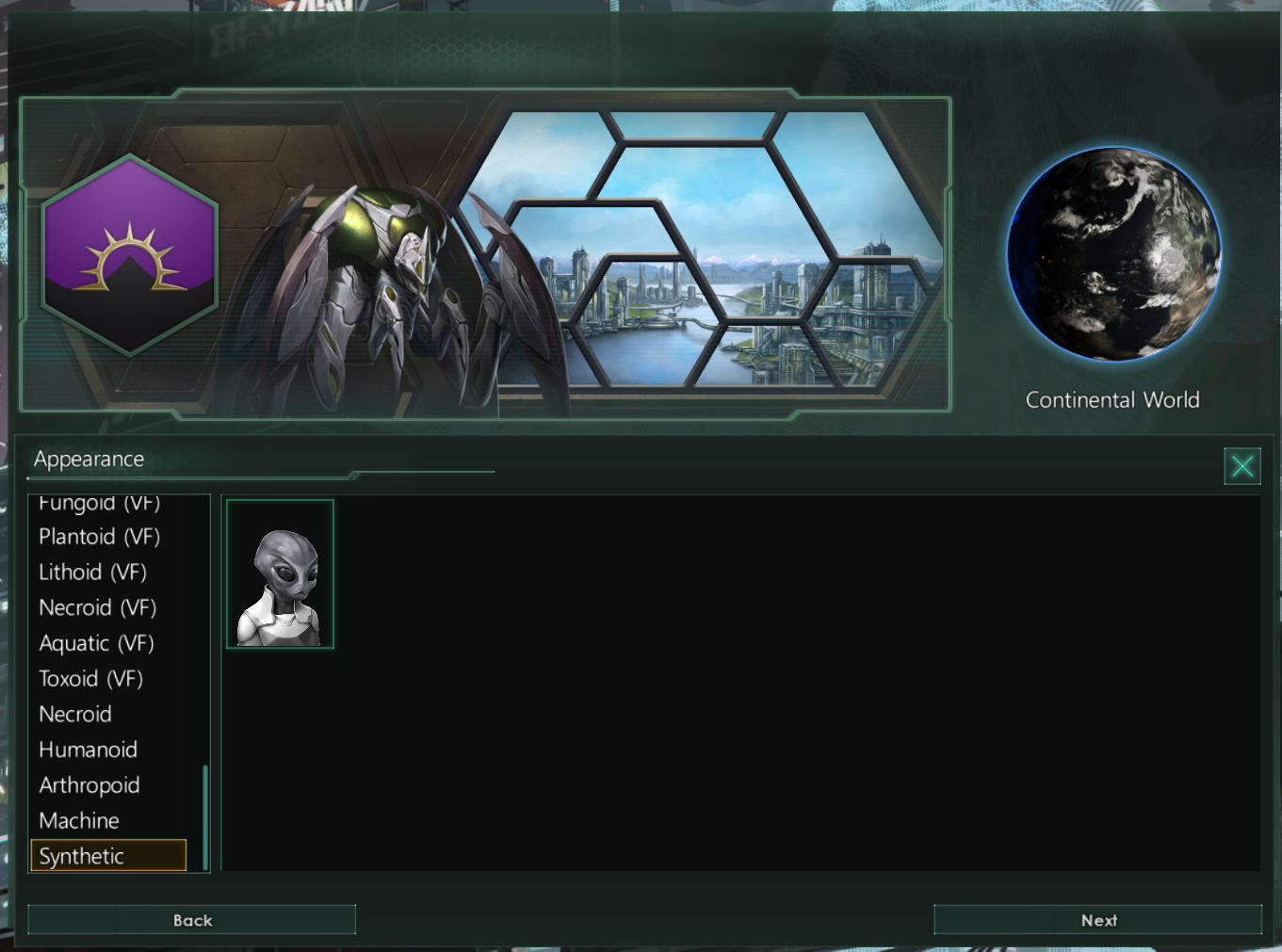1282x952 pixels.
Task: Select 'Lithoid (VF)' appearance category
Action: 93,572
